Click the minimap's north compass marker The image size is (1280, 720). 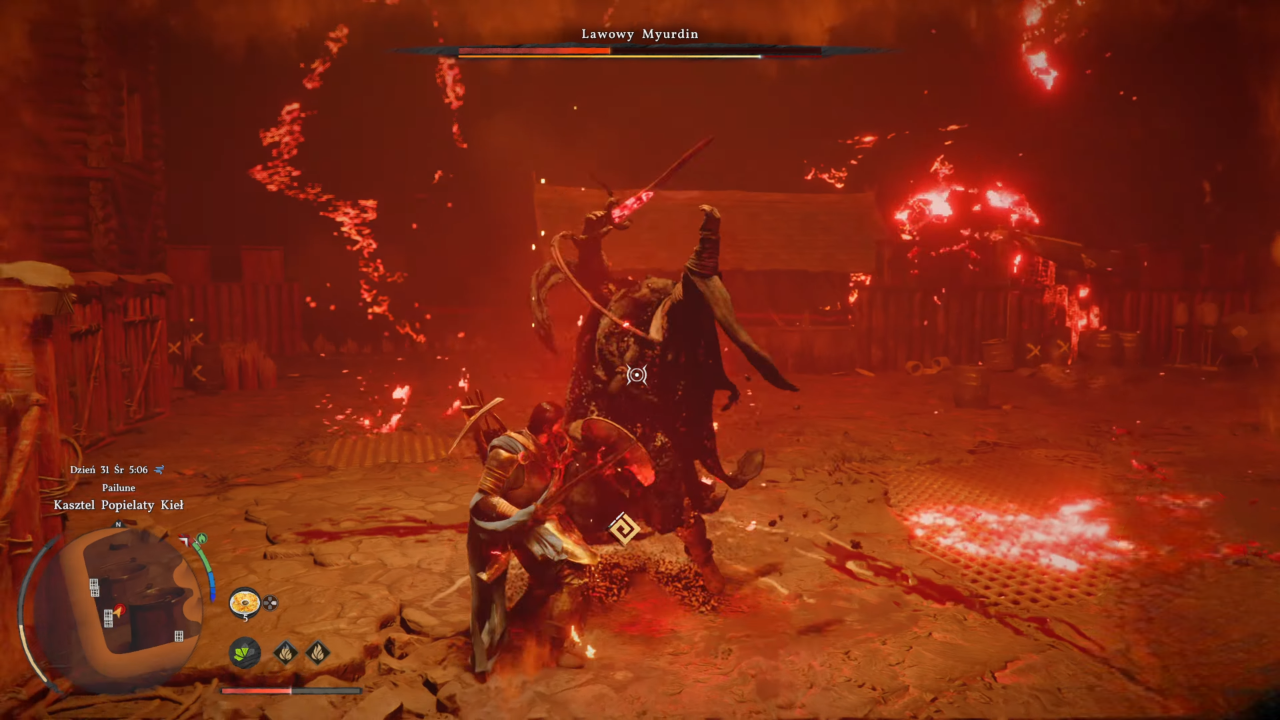pyautogui.click(x=118, y=524)
